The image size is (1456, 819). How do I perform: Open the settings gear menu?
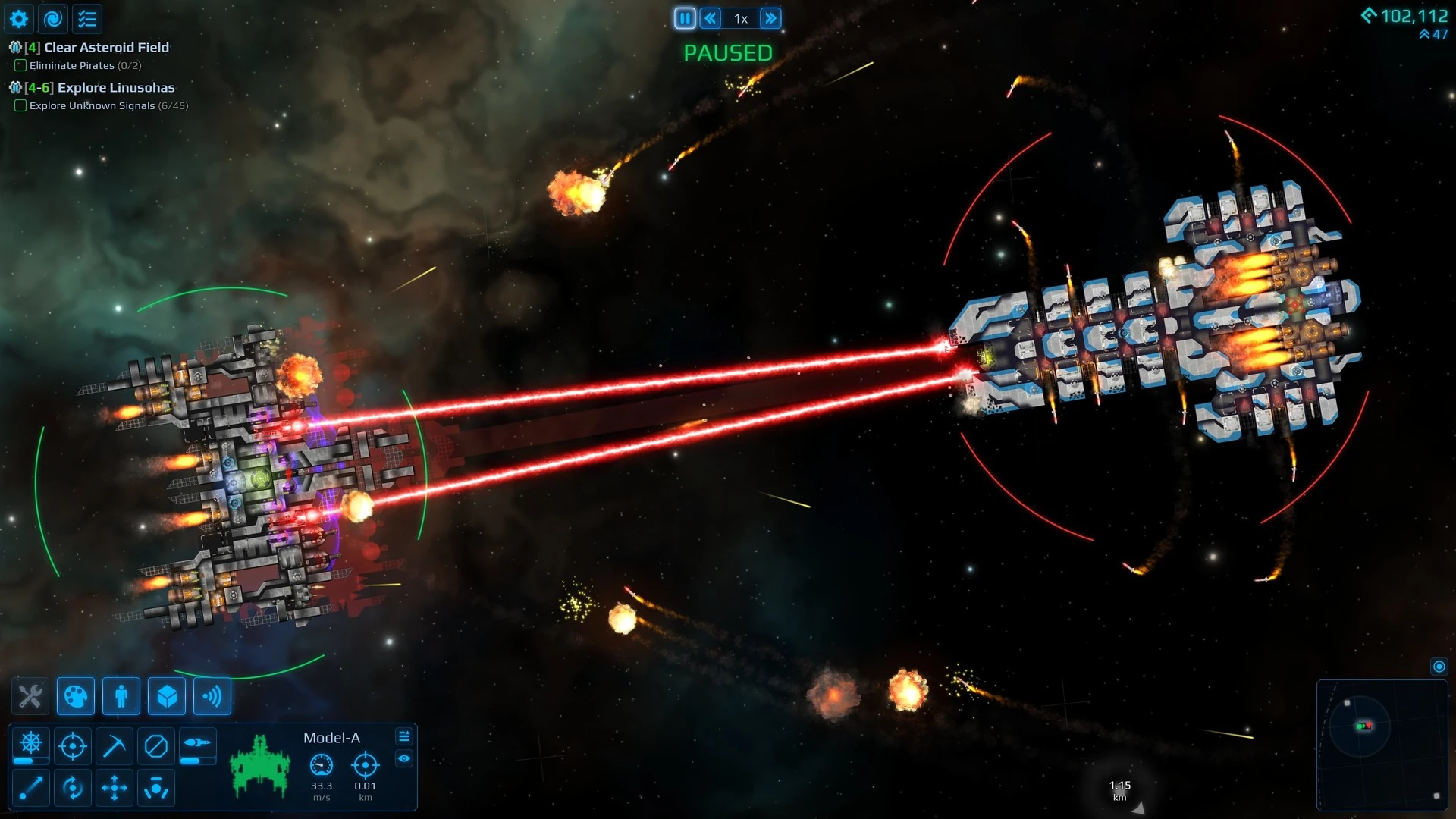pyautogui.click(x=18, y=19)
